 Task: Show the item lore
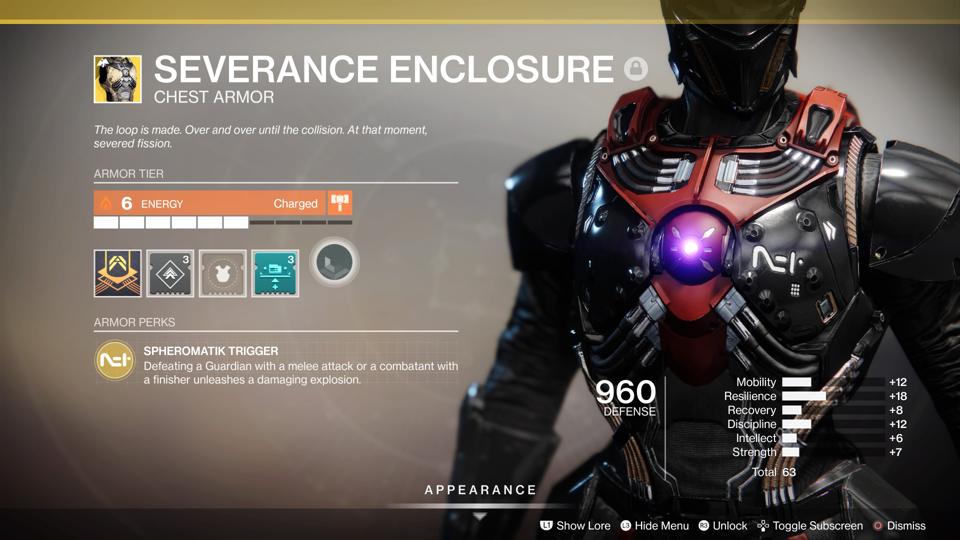pos(575,525)
